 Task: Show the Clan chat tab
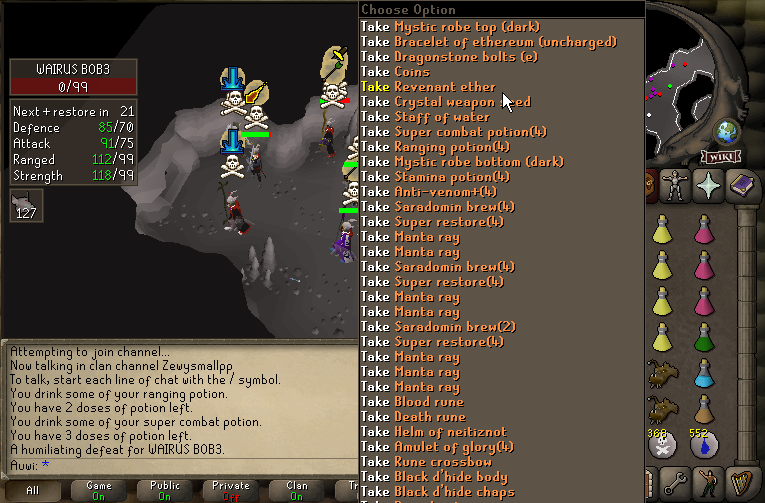click(x=297, y=490)
